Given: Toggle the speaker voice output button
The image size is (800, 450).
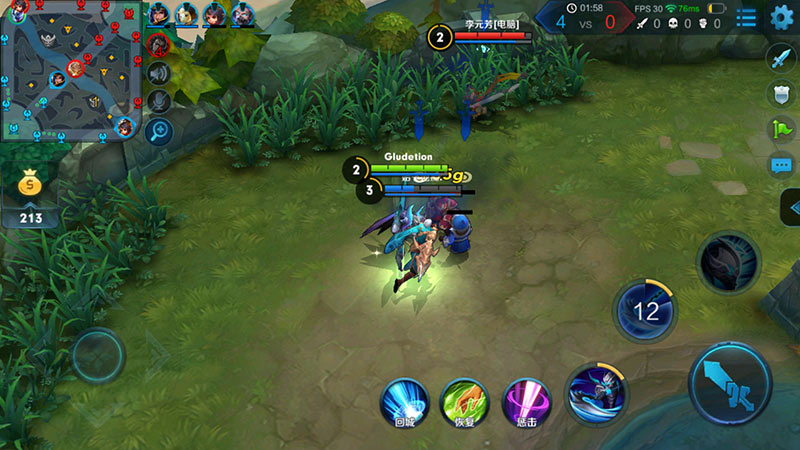Looking at the screenshot, I should [158, 73].
